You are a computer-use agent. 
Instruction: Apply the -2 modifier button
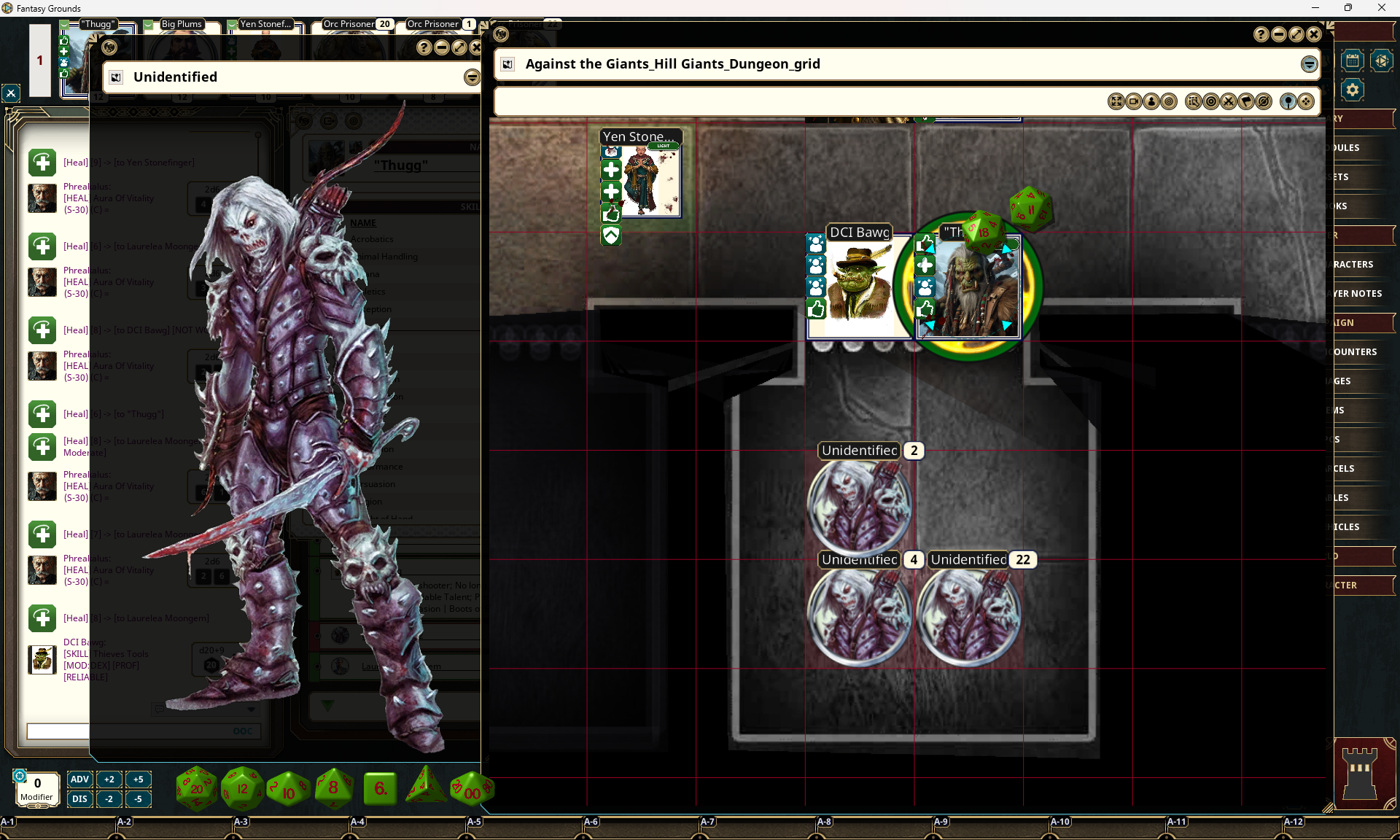[109, 798]
